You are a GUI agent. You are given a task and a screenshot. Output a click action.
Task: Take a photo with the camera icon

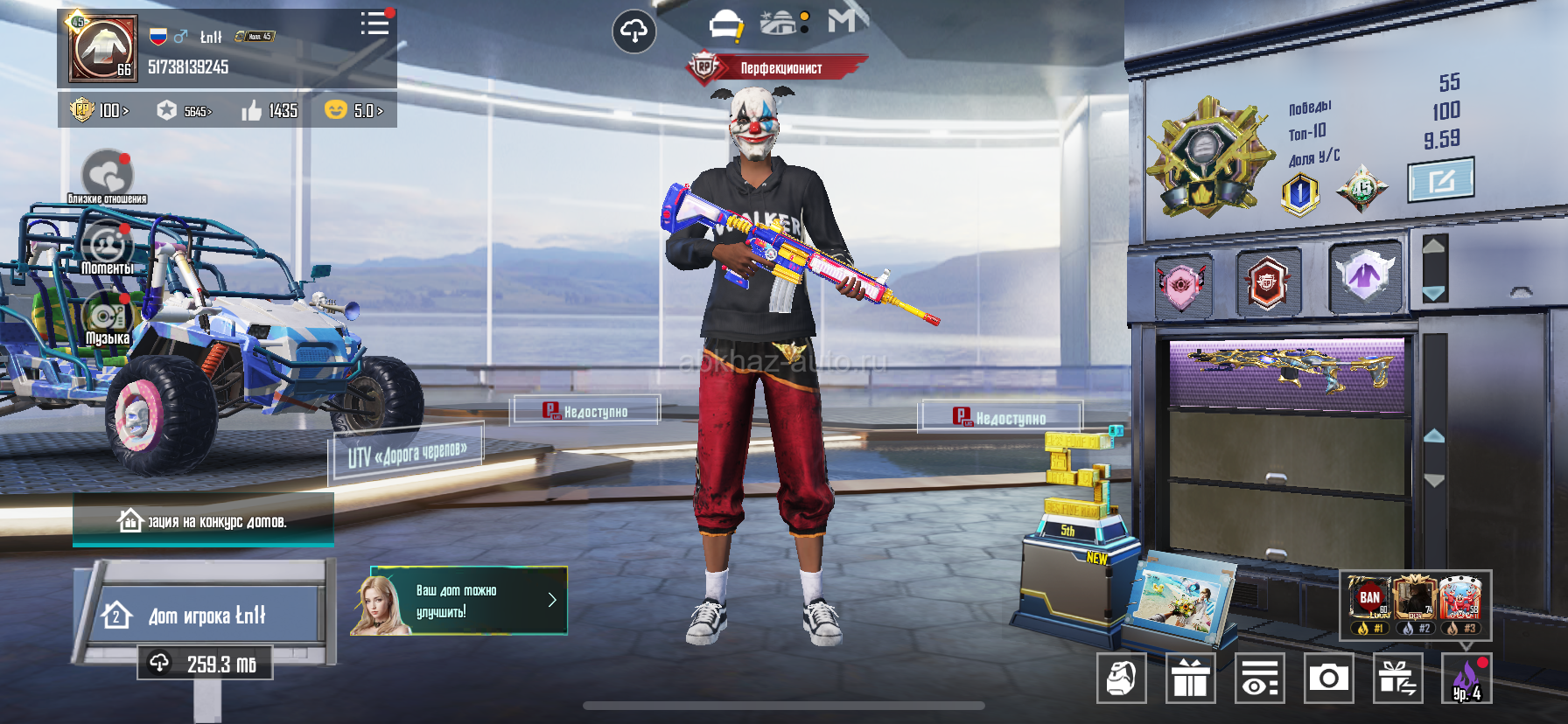(x=1328, y=678)
